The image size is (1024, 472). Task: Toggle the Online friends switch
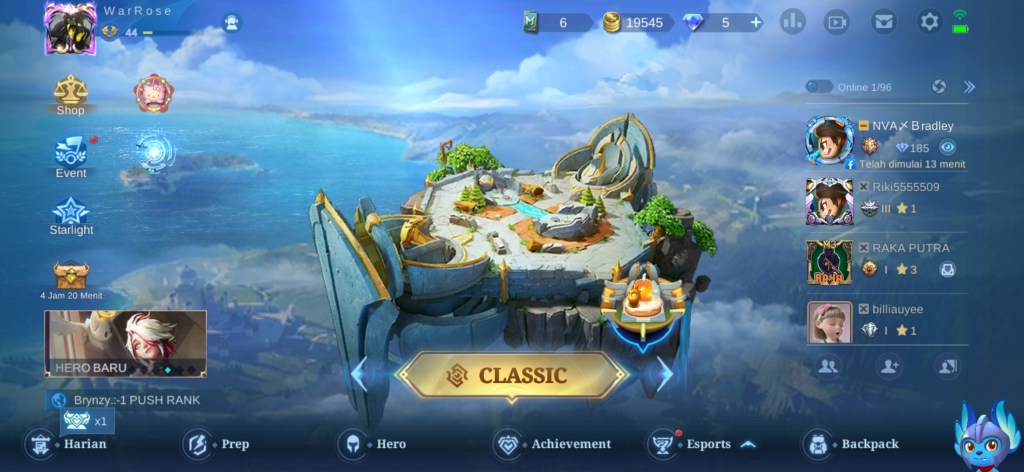819,87
